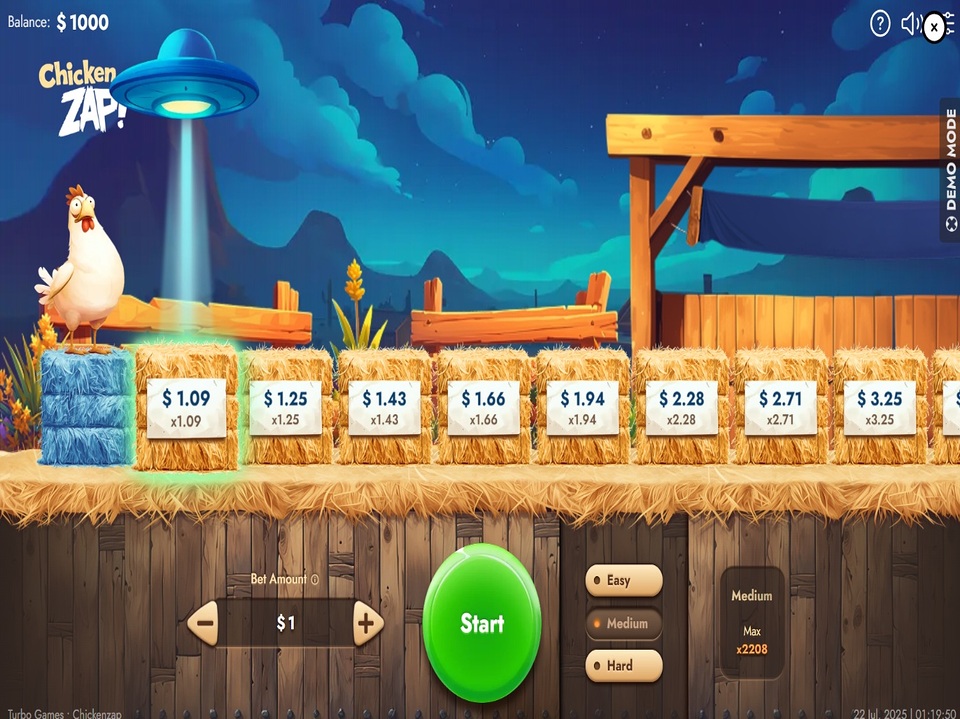Select the Easy difficulty
960x719 pixels.
point(623,580)
